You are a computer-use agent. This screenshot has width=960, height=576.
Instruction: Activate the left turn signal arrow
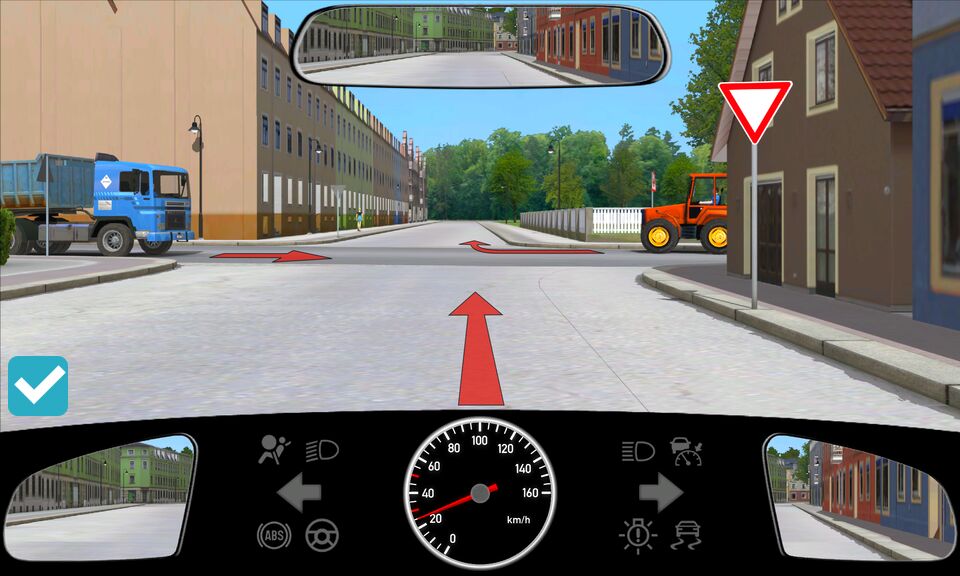[298, 492]
